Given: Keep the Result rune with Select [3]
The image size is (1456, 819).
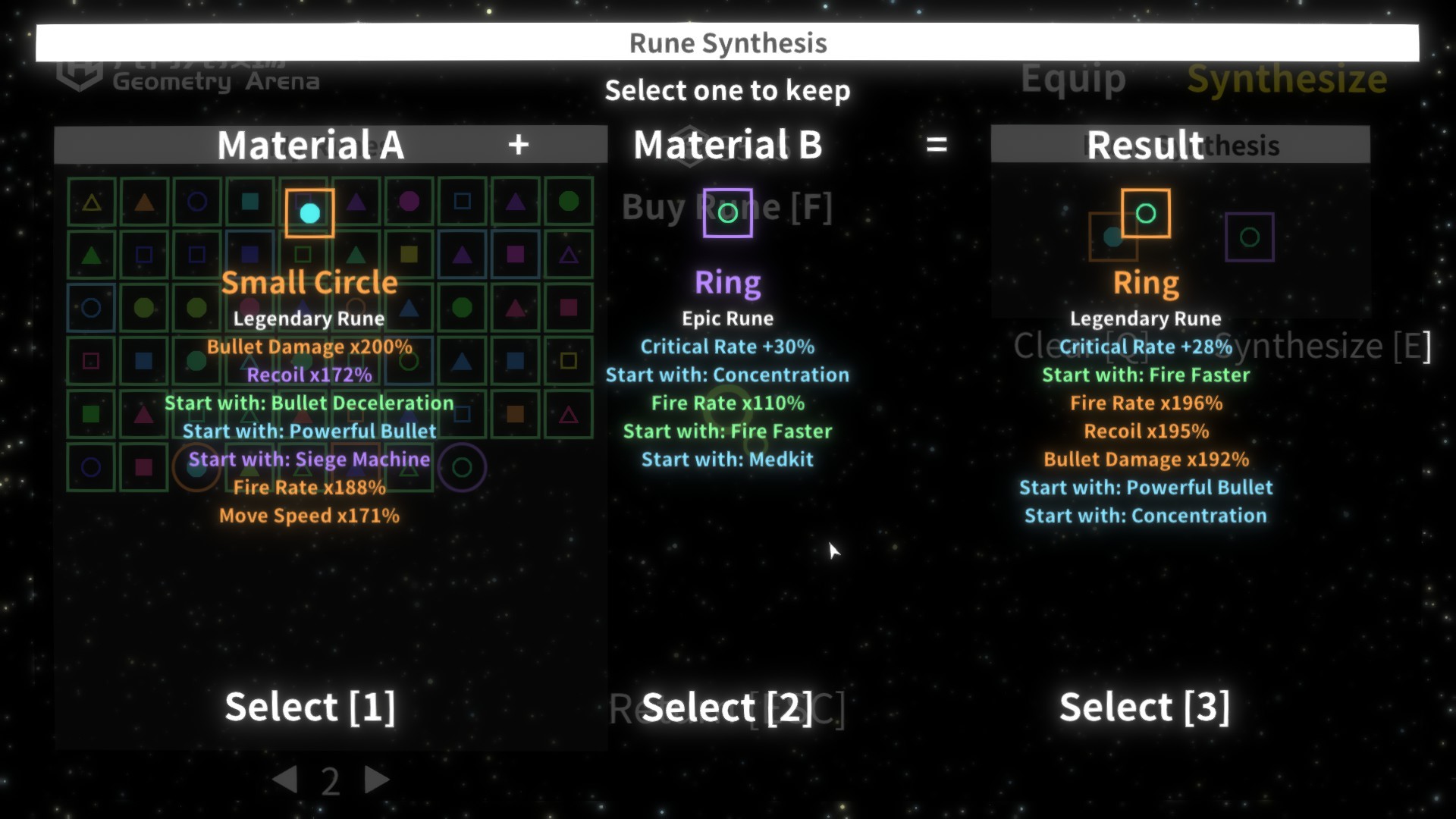Looking at the screenshot, I should 1144,707.
